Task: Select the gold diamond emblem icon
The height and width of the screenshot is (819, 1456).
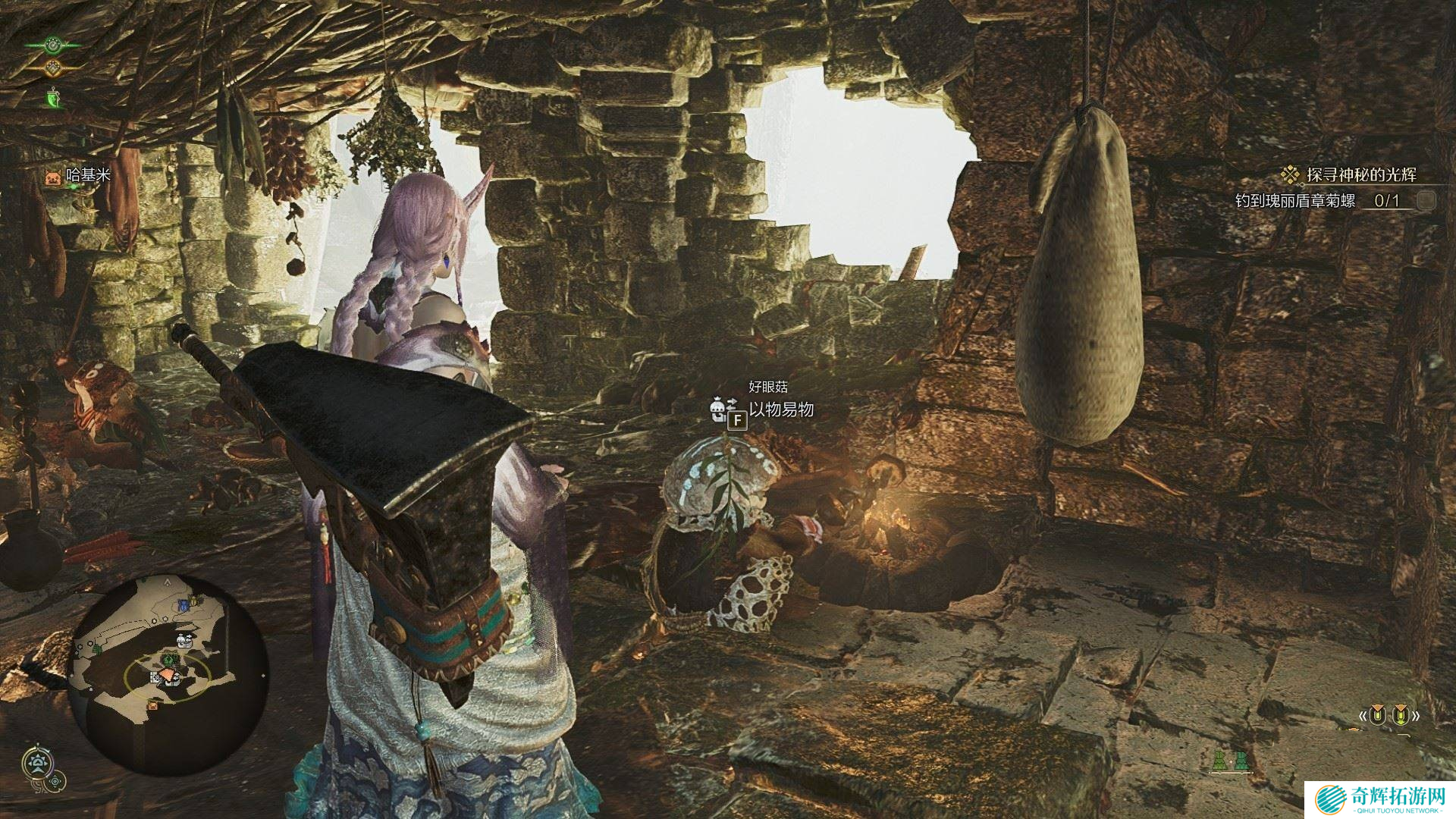Action: [x=52, y=68]
